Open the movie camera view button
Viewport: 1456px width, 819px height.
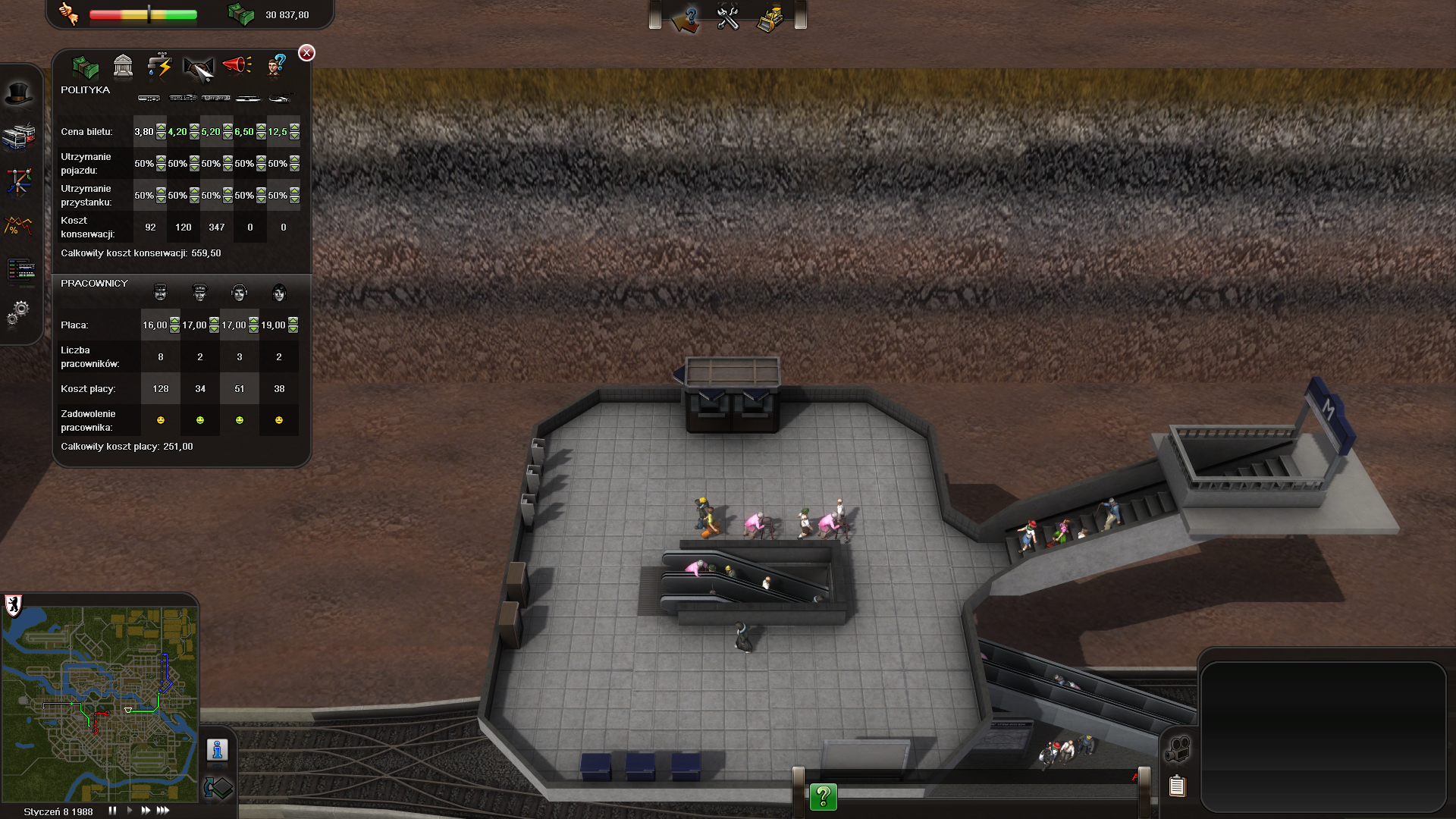tap(1177, 750)
